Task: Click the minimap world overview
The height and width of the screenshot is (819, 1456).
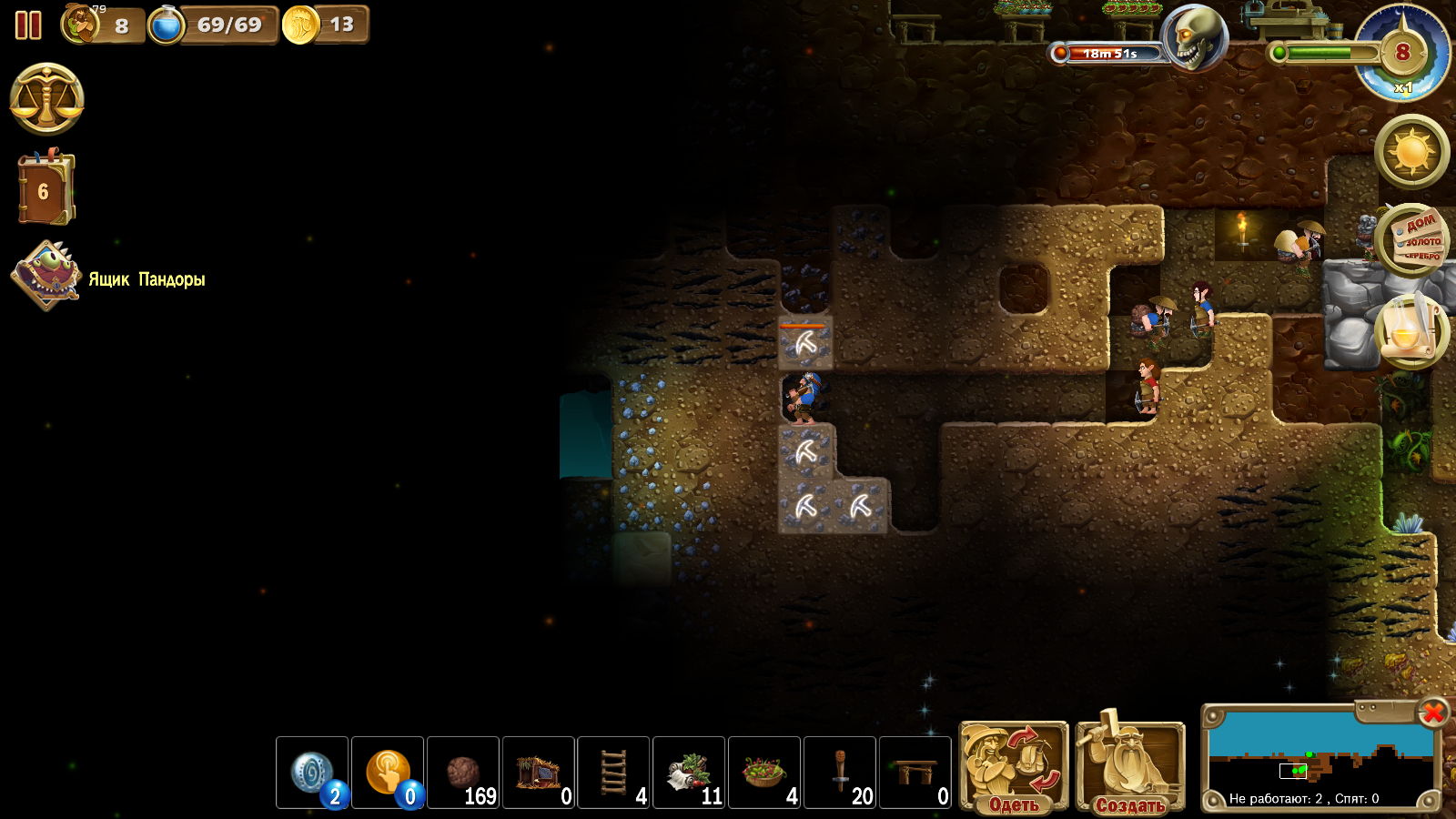Action: coord(1319,755)
